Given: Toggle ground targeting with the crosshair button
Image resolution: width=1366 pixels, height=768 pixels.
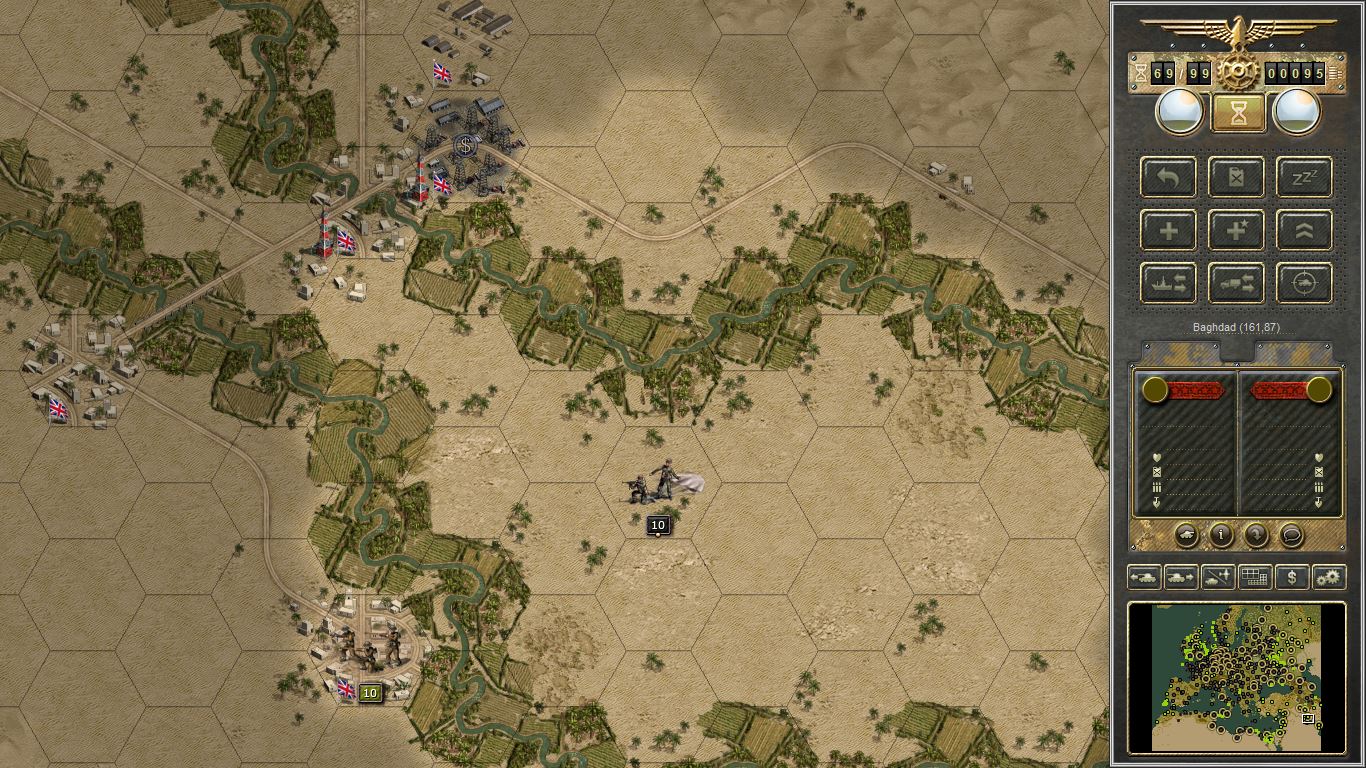Looking at the screenshot, I should coord(1303,283).
